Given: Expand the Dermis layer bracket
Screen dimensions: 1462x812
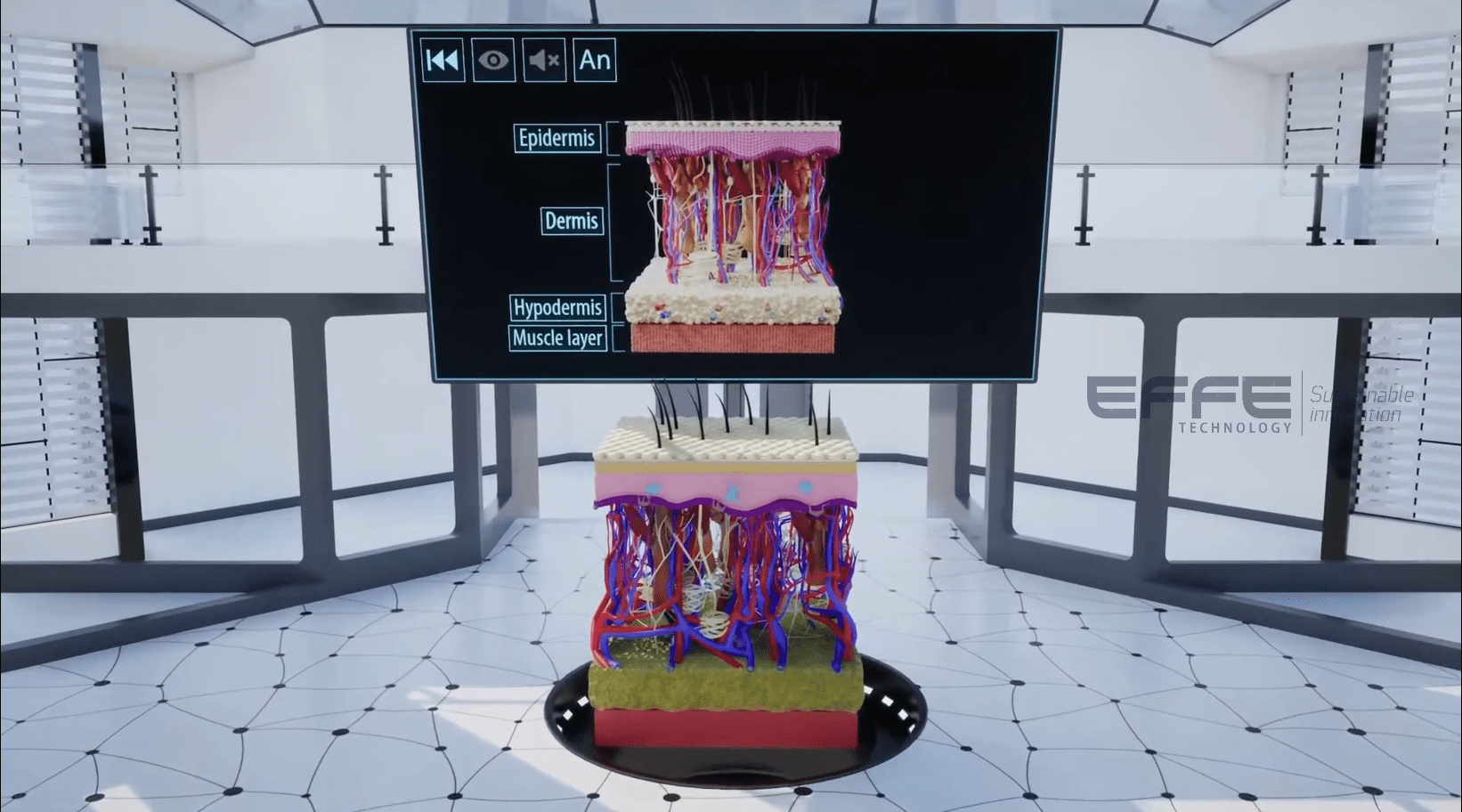Looking at the screenshot, I should click(x=614, y=221).
